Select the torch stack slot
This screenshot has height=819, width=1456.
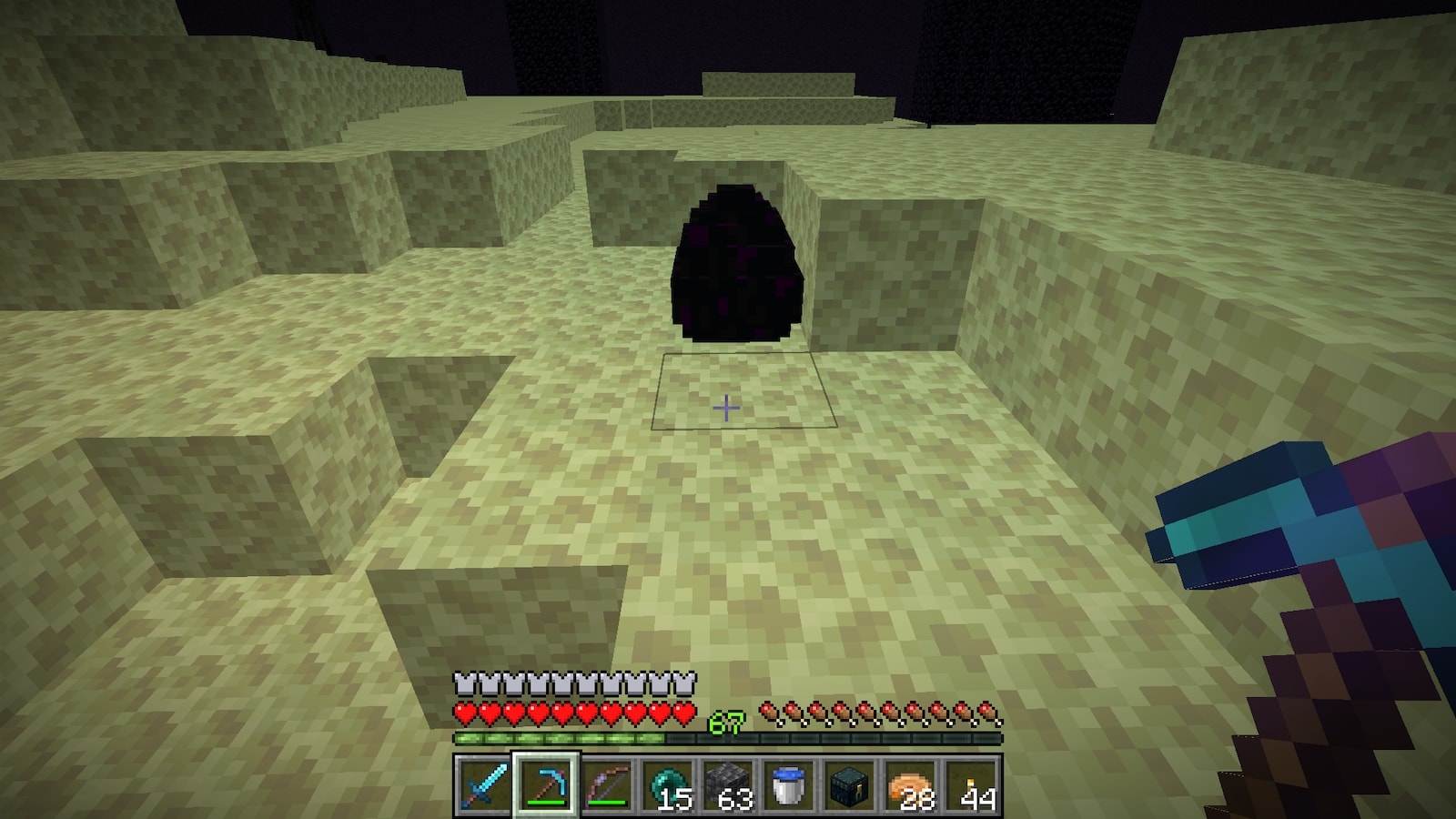click(x=972, y=784)
